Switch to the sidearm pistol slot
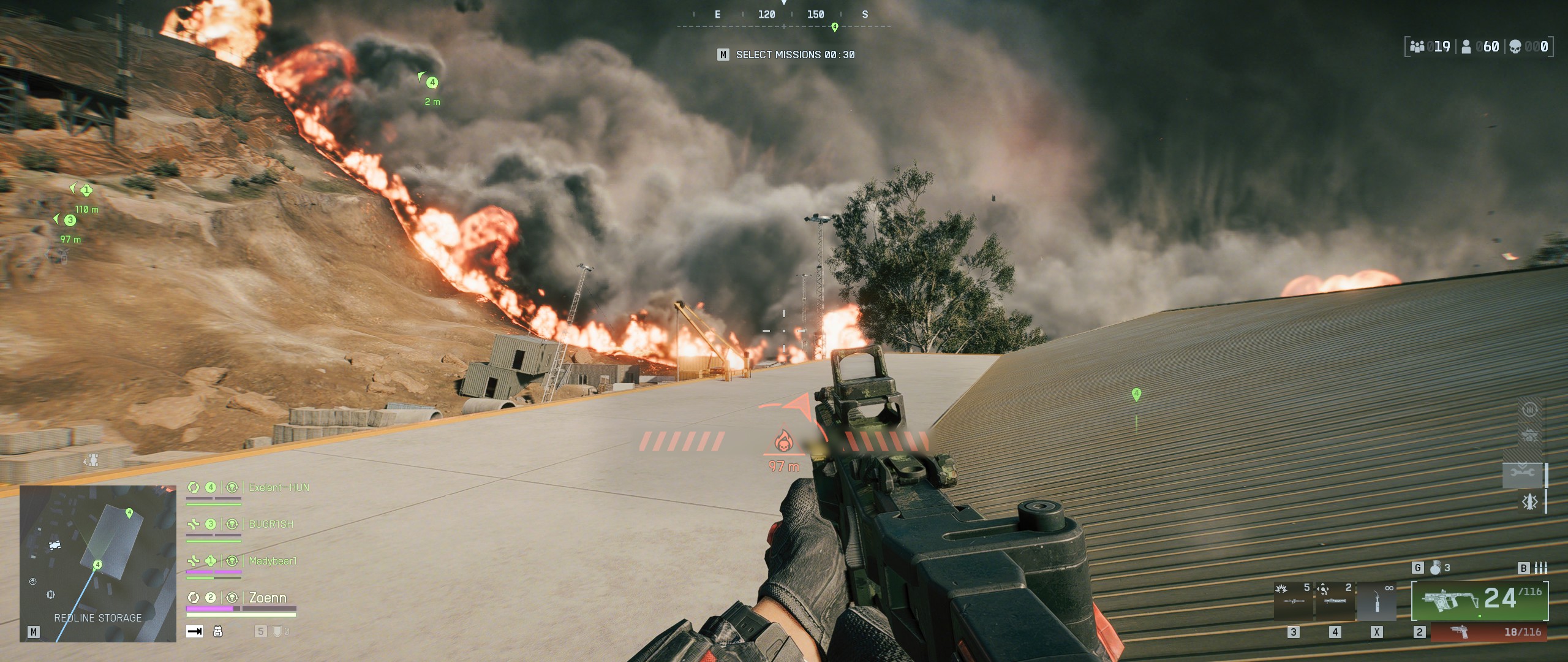Image resolution: width=1568 pixels, height=662 pixels. point(1488,632)
